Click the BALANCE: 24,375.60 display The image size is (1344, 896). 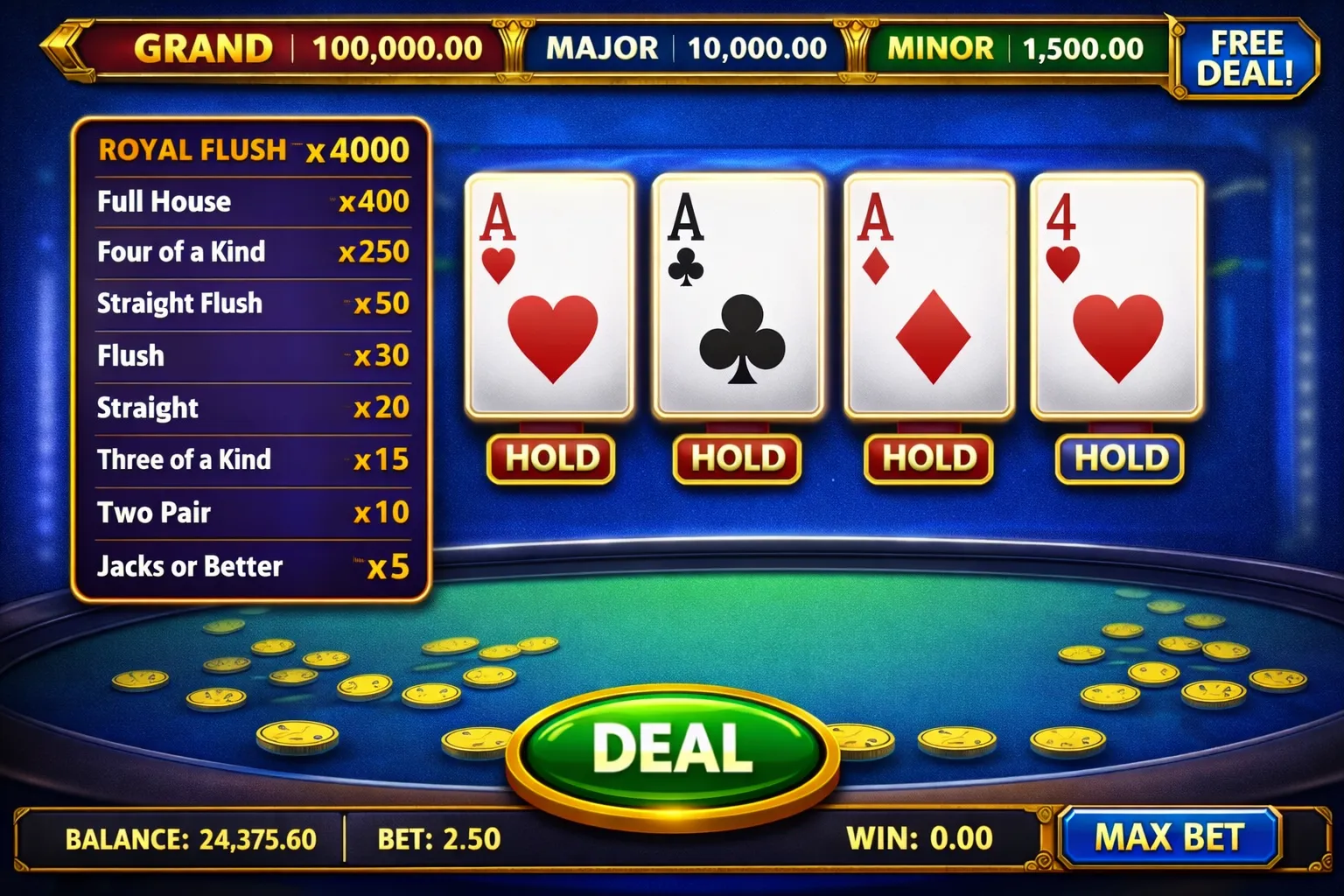[x=192, y=837]
